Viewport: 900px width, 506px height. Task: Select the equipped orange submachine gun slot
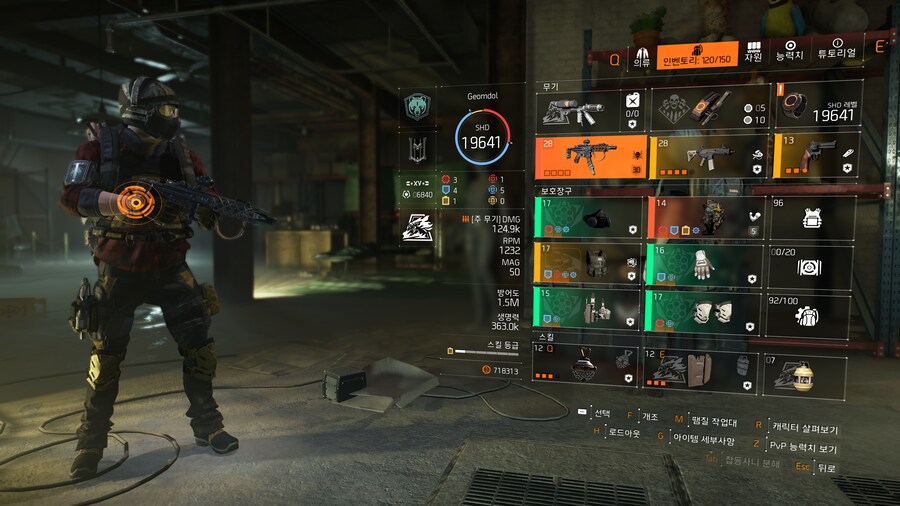point(590,156)
